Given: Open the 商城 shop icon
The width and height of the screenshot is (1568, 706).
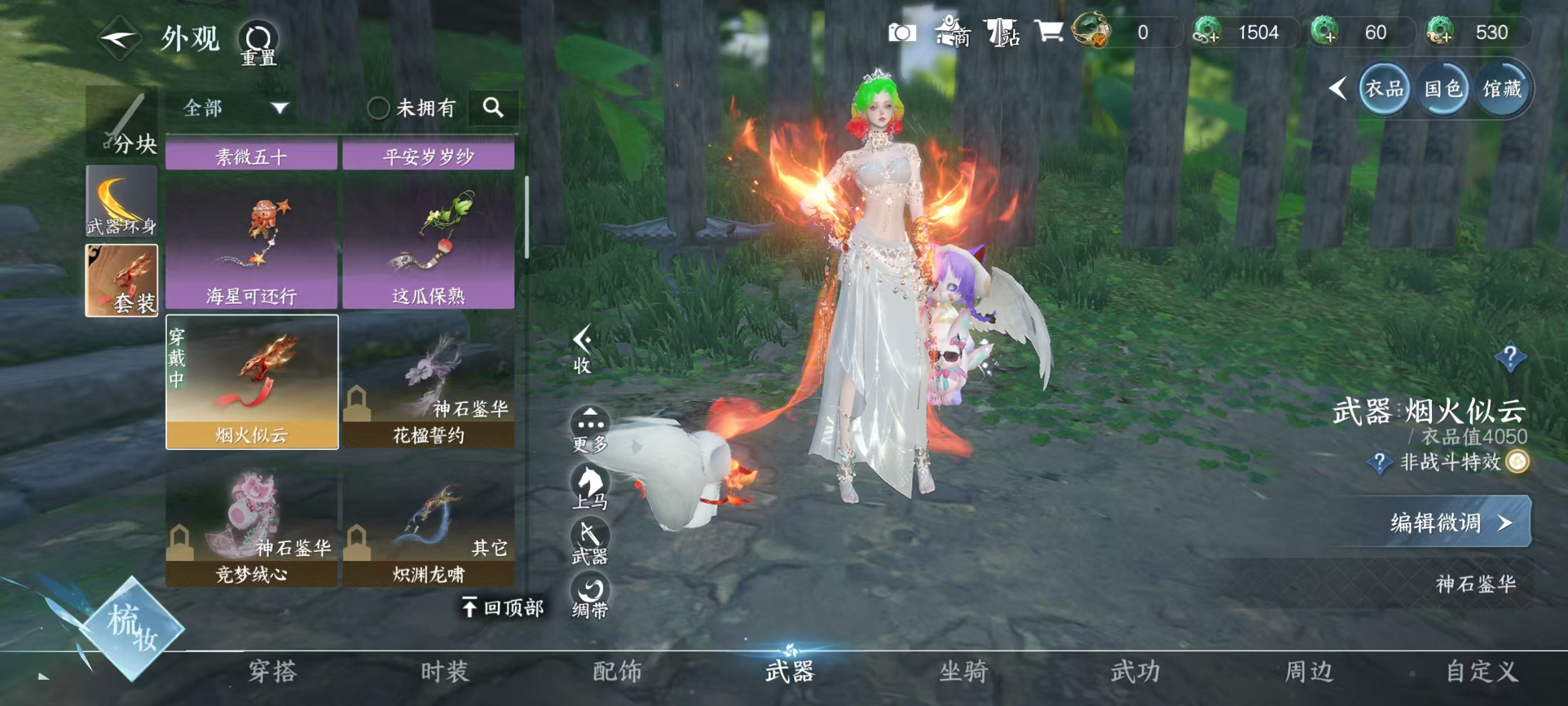Looking at the screenshot, I should [951, 34].
